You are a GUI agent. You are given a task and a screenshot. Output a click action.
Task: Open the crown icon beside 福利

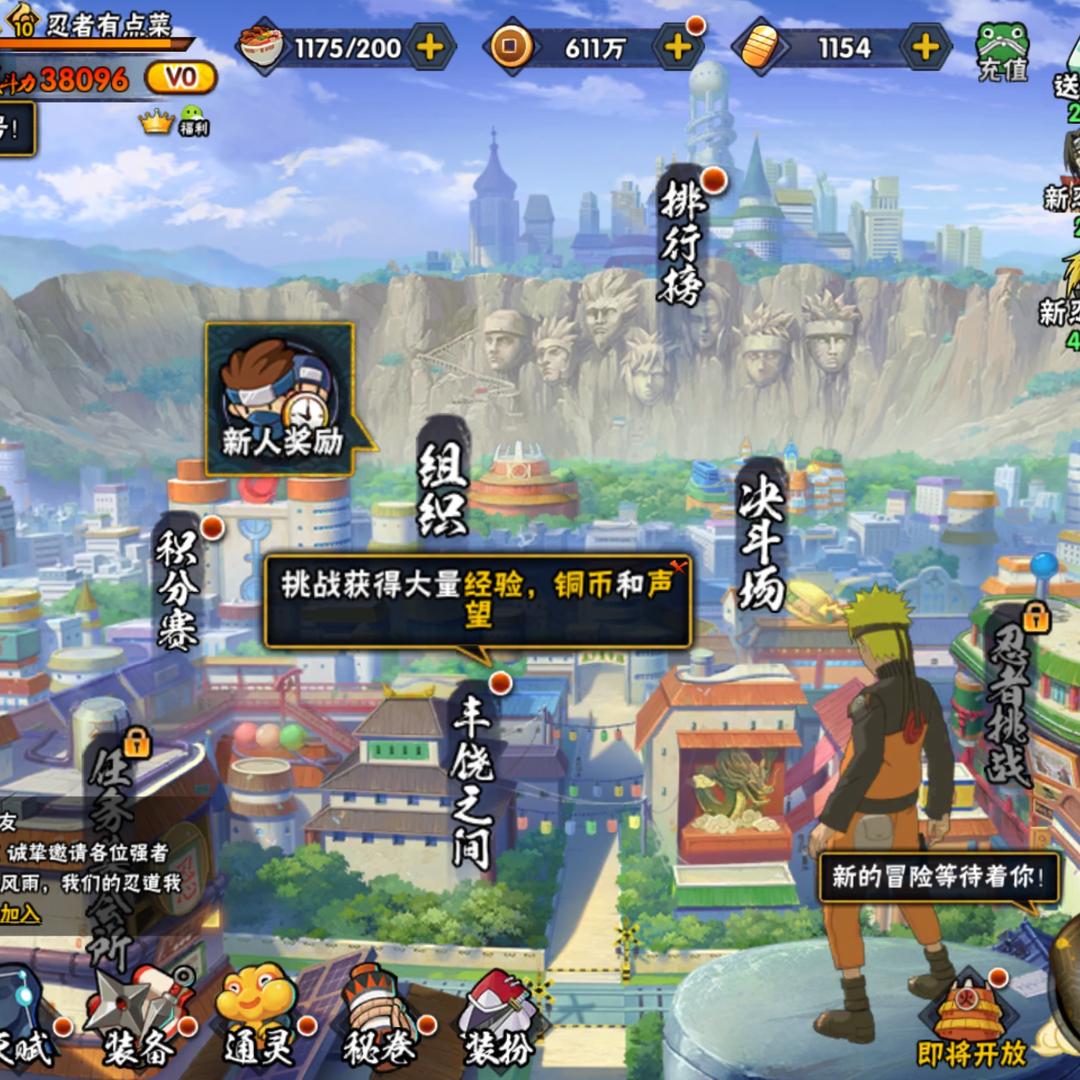click(x=156, y=122)
